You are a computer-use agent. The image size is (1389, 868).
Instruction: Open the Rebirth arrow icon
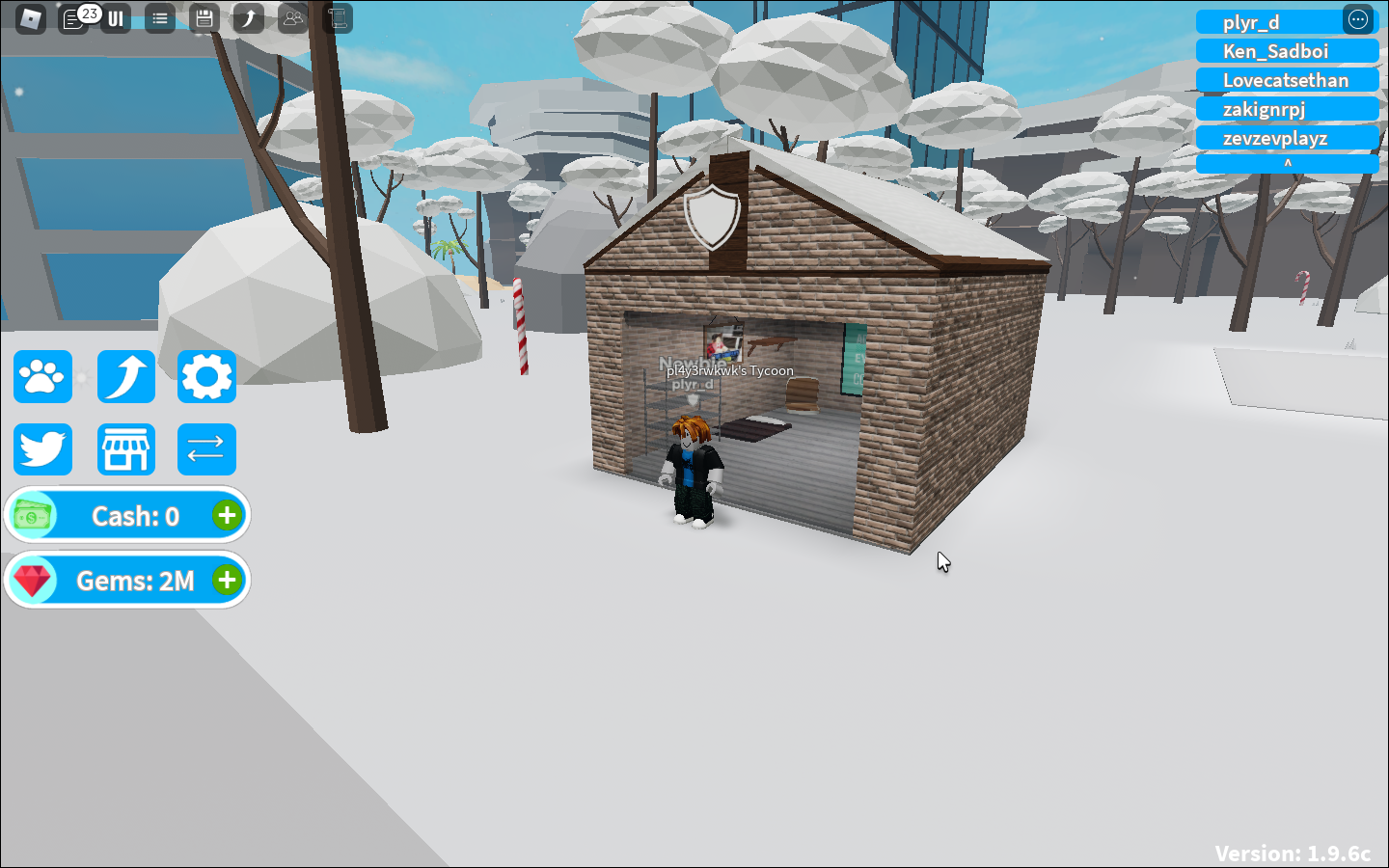[x=126, y=376]
